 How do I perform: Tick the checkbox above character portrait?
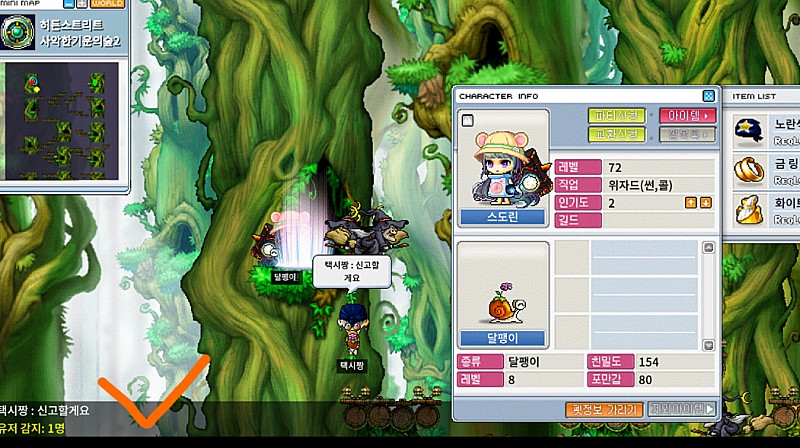[467, 120]
